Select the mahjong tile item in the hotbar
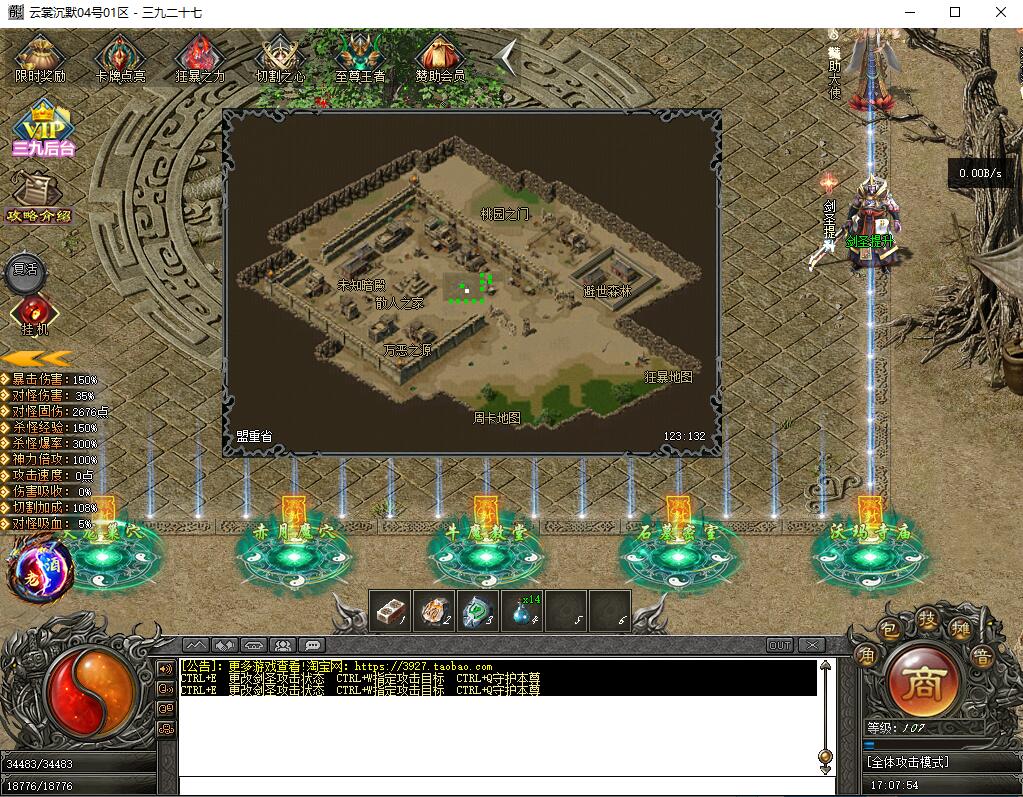Image resolution: width=1023 pixels, height=797 pixels. (x=390, y=611)
